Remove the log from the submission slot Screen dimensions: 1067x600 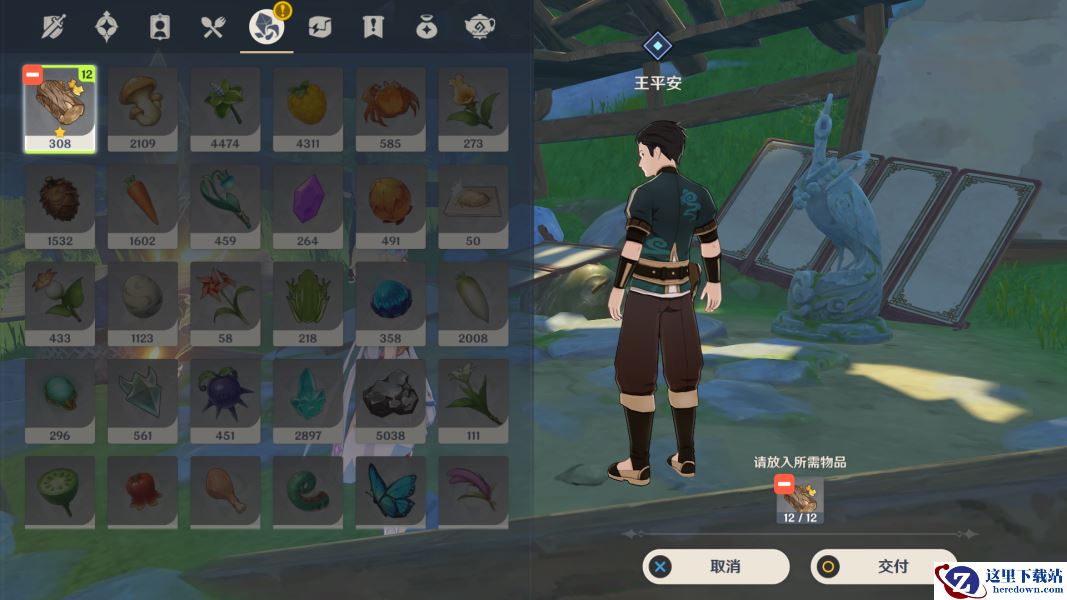(784, 485)
